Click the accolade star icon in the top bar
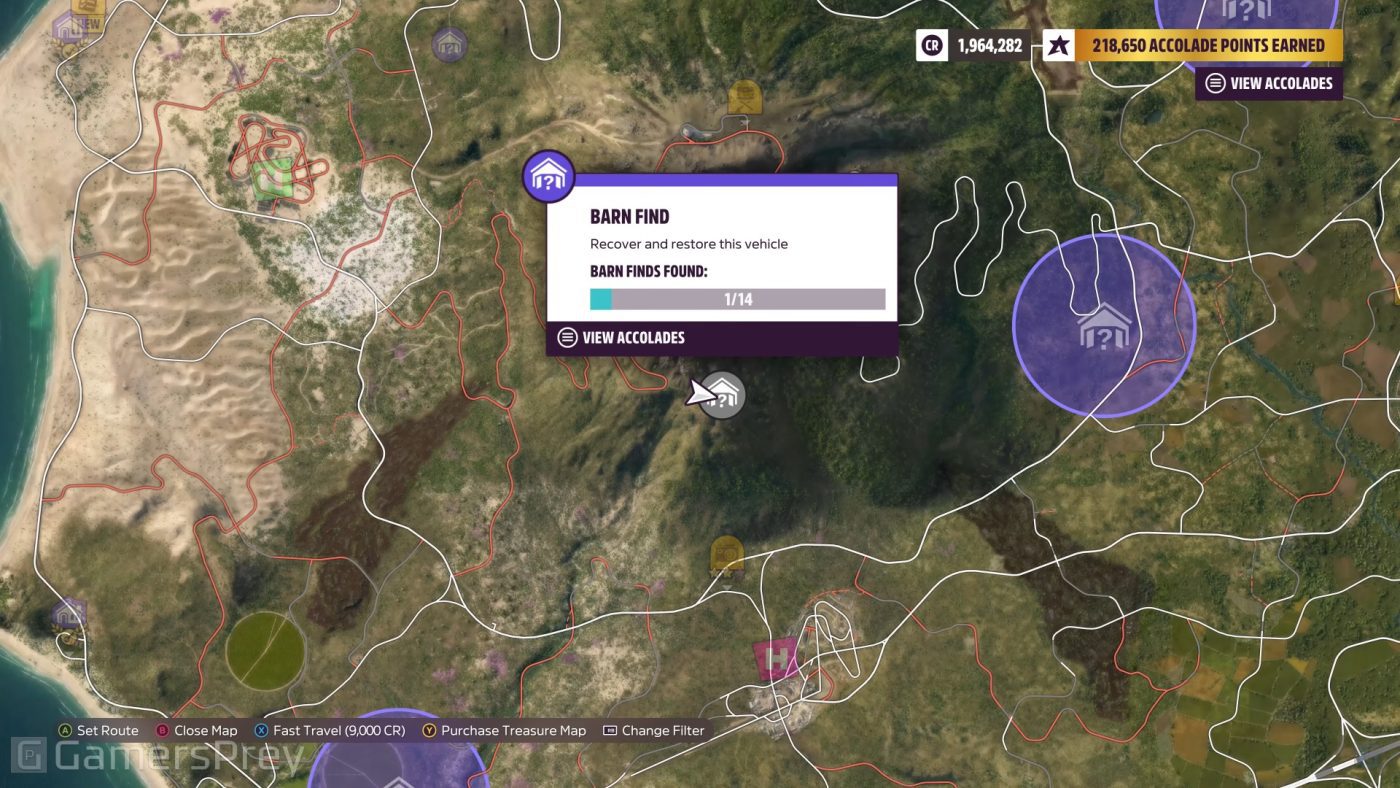1400x788 pixels. point(1057,45)
